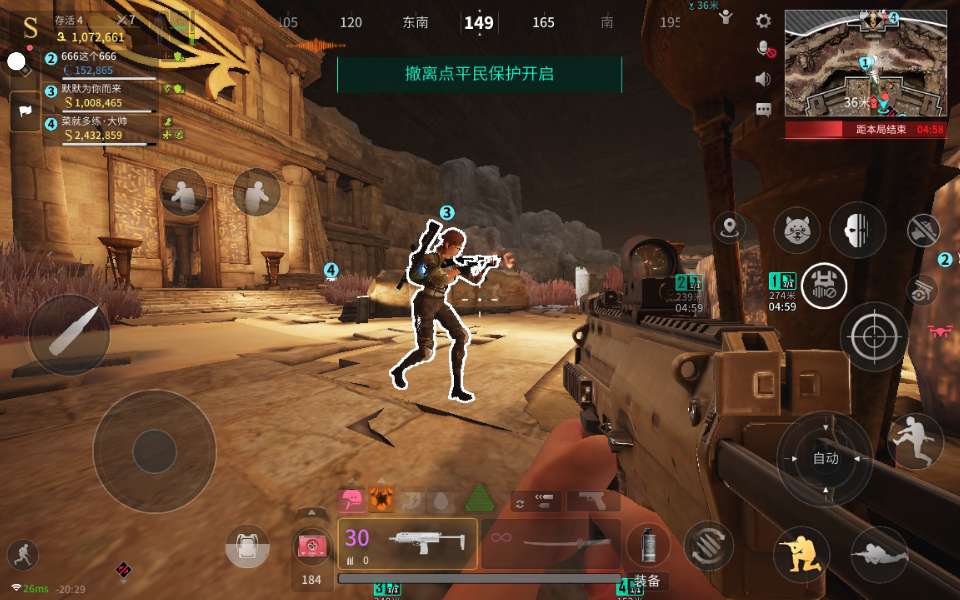This screenshot has height=600, width=960.
Task: Open the chat bubble icon
Action: pyautogui.click(x=764, y=108)
